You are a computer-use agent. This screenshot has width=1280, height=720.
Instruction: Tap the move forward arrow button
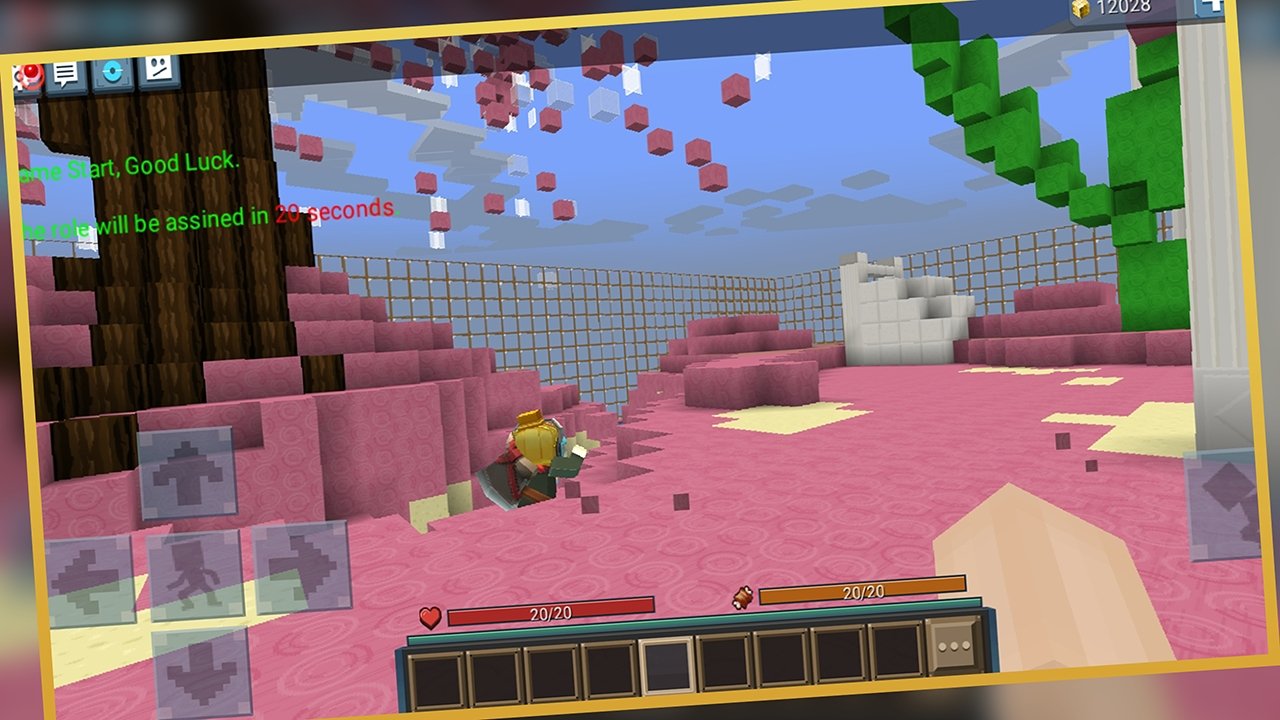point(187,473)
